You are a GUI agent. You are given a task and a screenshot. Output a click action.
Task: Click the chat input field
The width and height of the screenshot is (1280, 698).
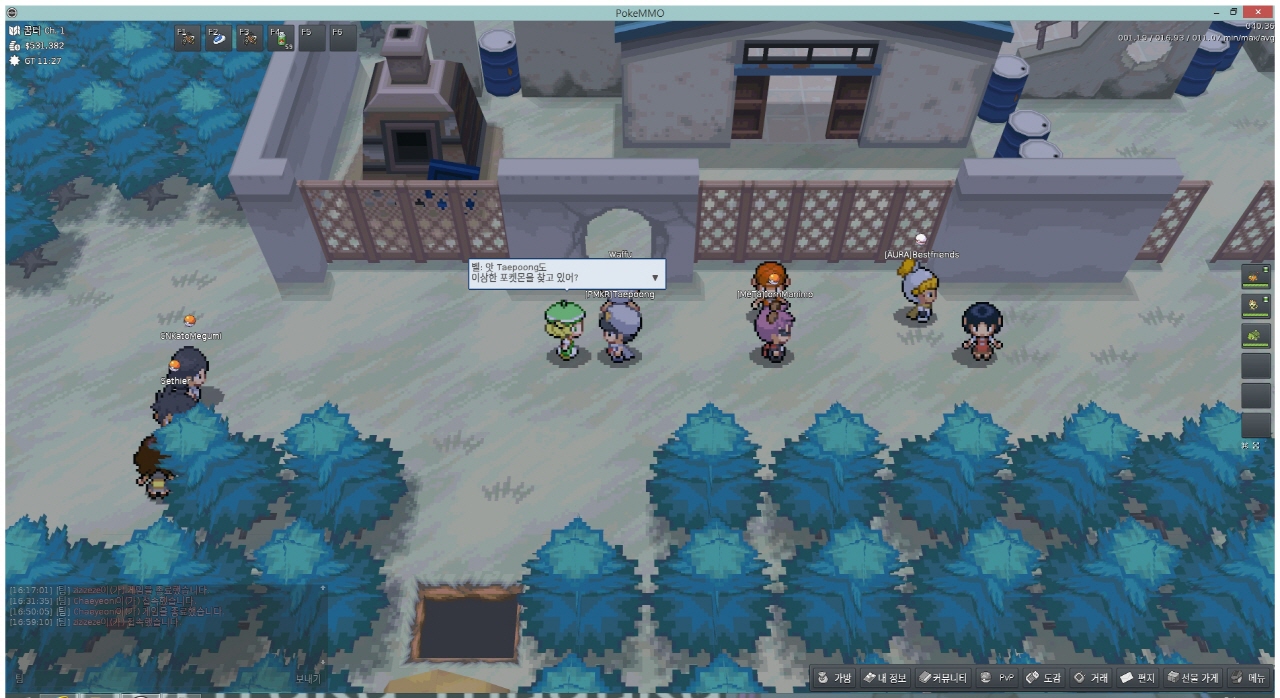(150, 678)
